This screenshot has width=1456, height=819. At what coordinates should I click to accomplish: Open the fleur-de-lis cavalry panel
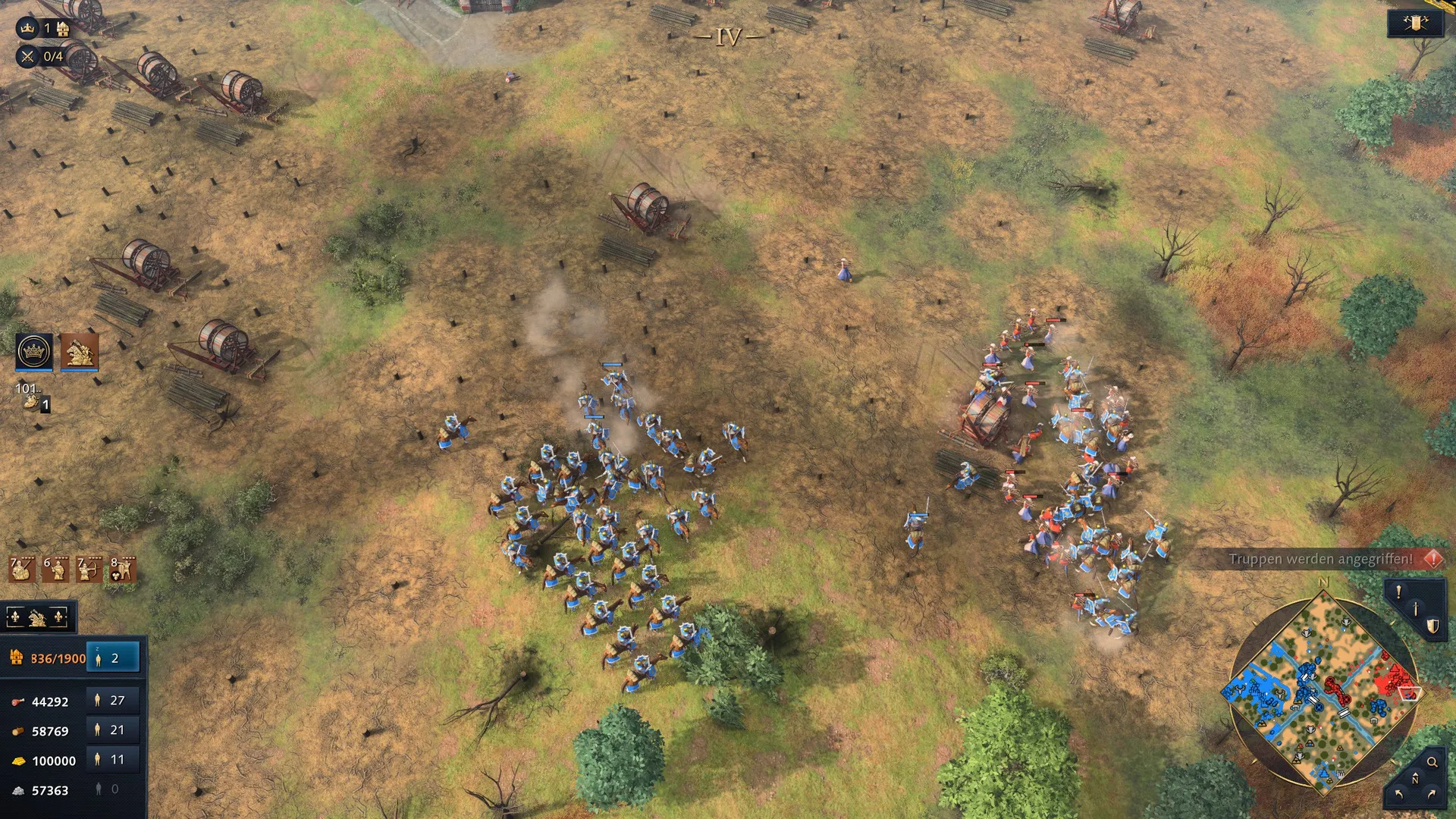37,618
